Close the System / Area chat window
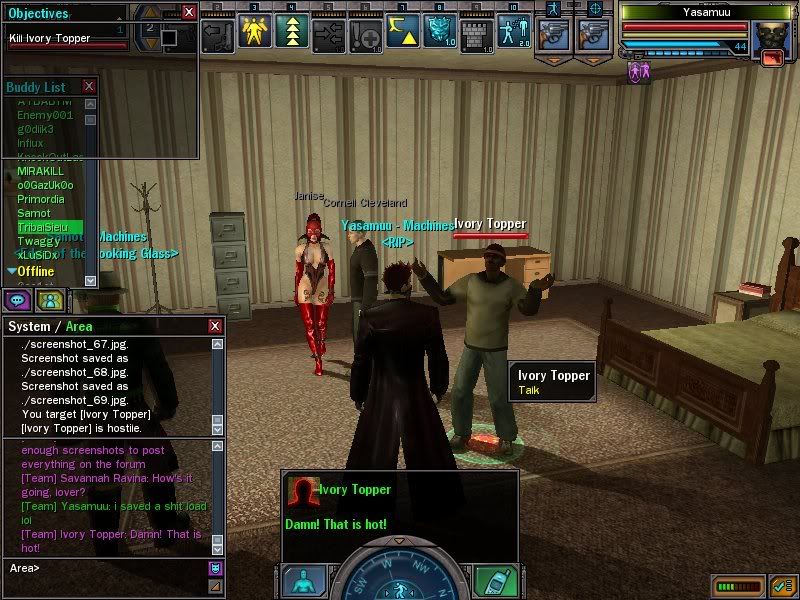This screenshot has width=800, height=600. (x=214, y=326)
